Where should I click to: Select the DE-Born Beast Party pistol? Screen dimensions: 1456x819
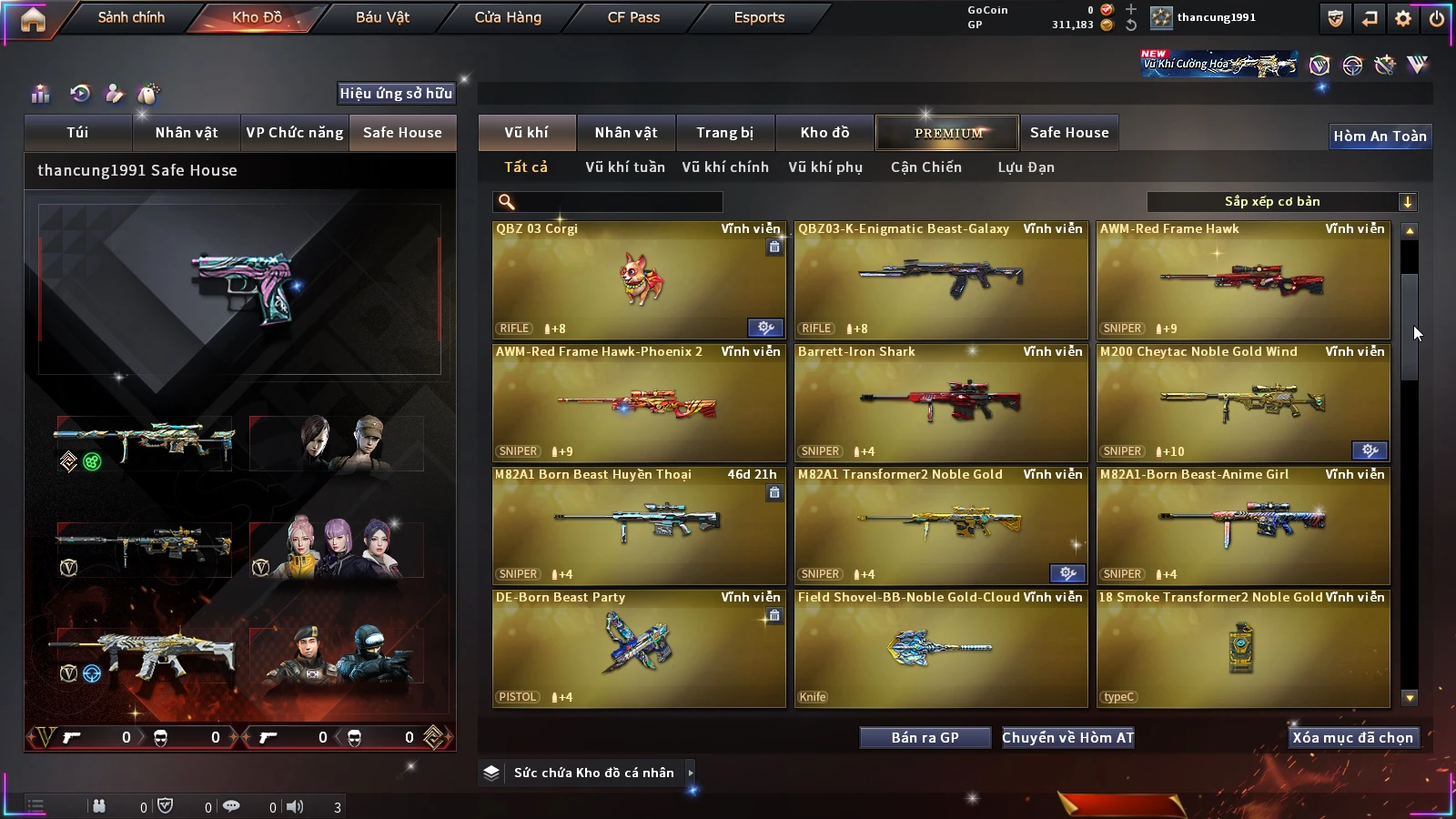coord(639,649)
